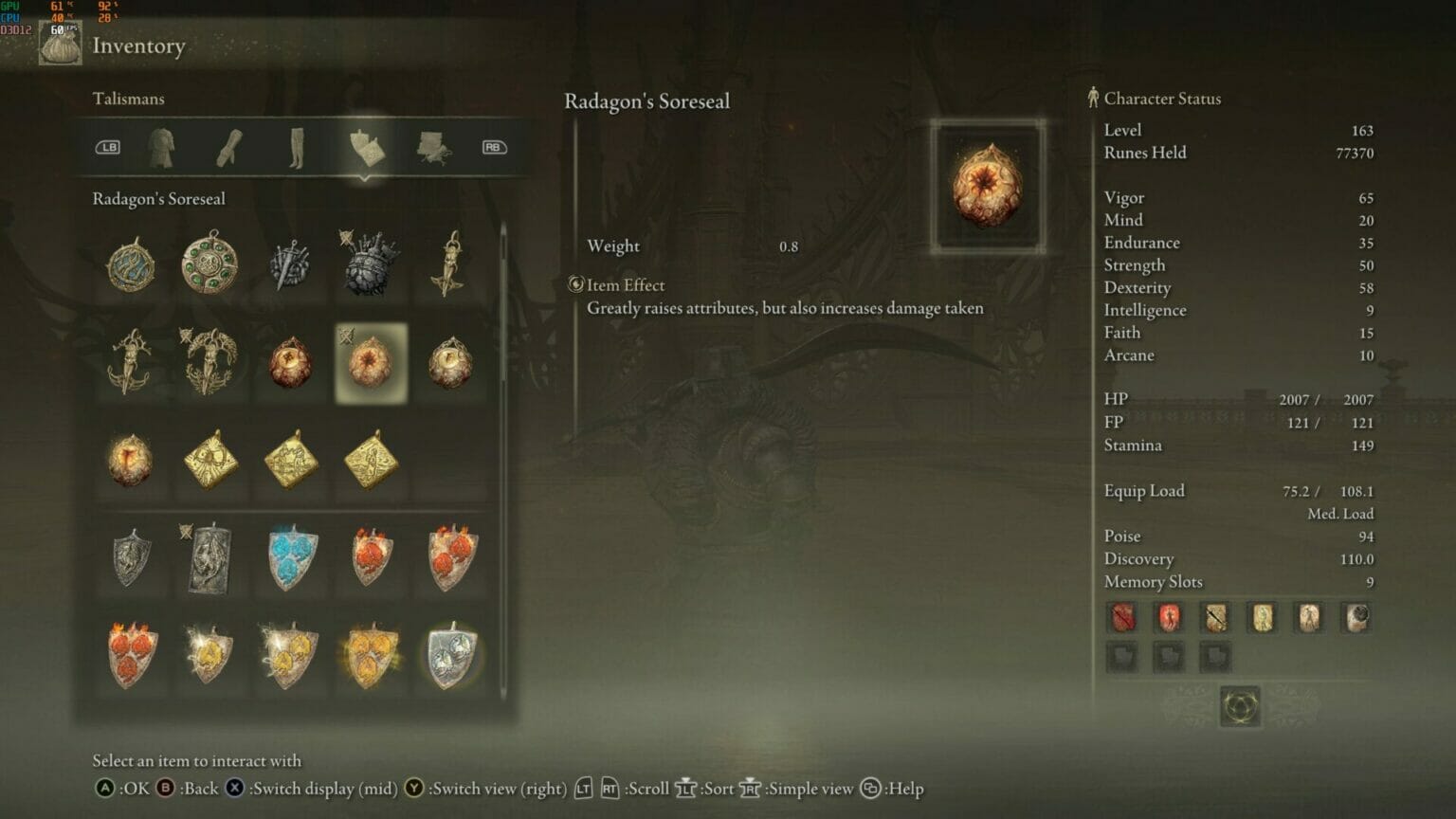This screenshot has width=1456, height=819.
Task: Click the equipped Great Rune icon below Memory Slots
Action: 1242,707
